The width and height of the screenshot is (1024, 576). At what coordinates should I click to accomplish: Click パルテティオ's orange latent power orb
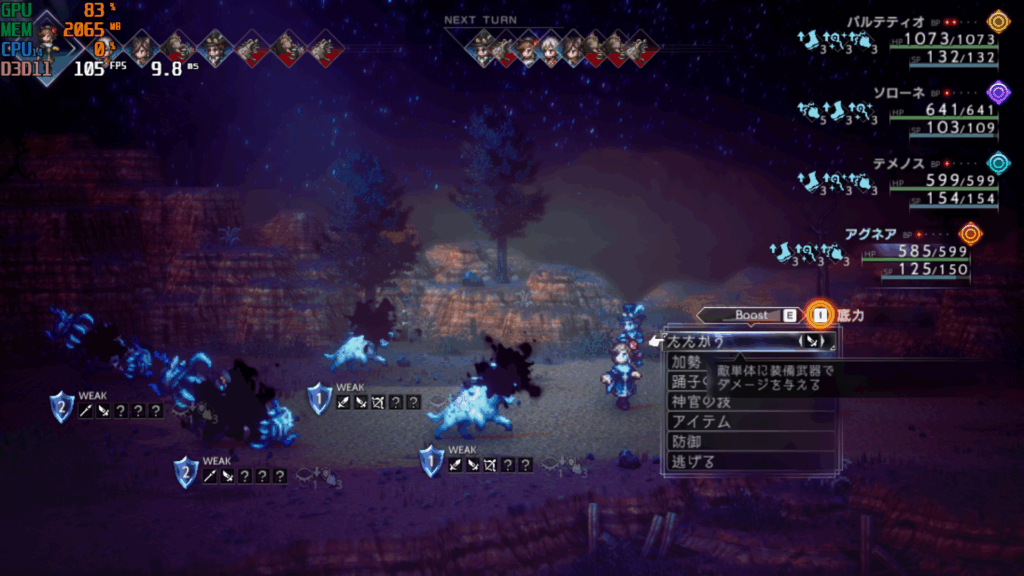point(997,21)
